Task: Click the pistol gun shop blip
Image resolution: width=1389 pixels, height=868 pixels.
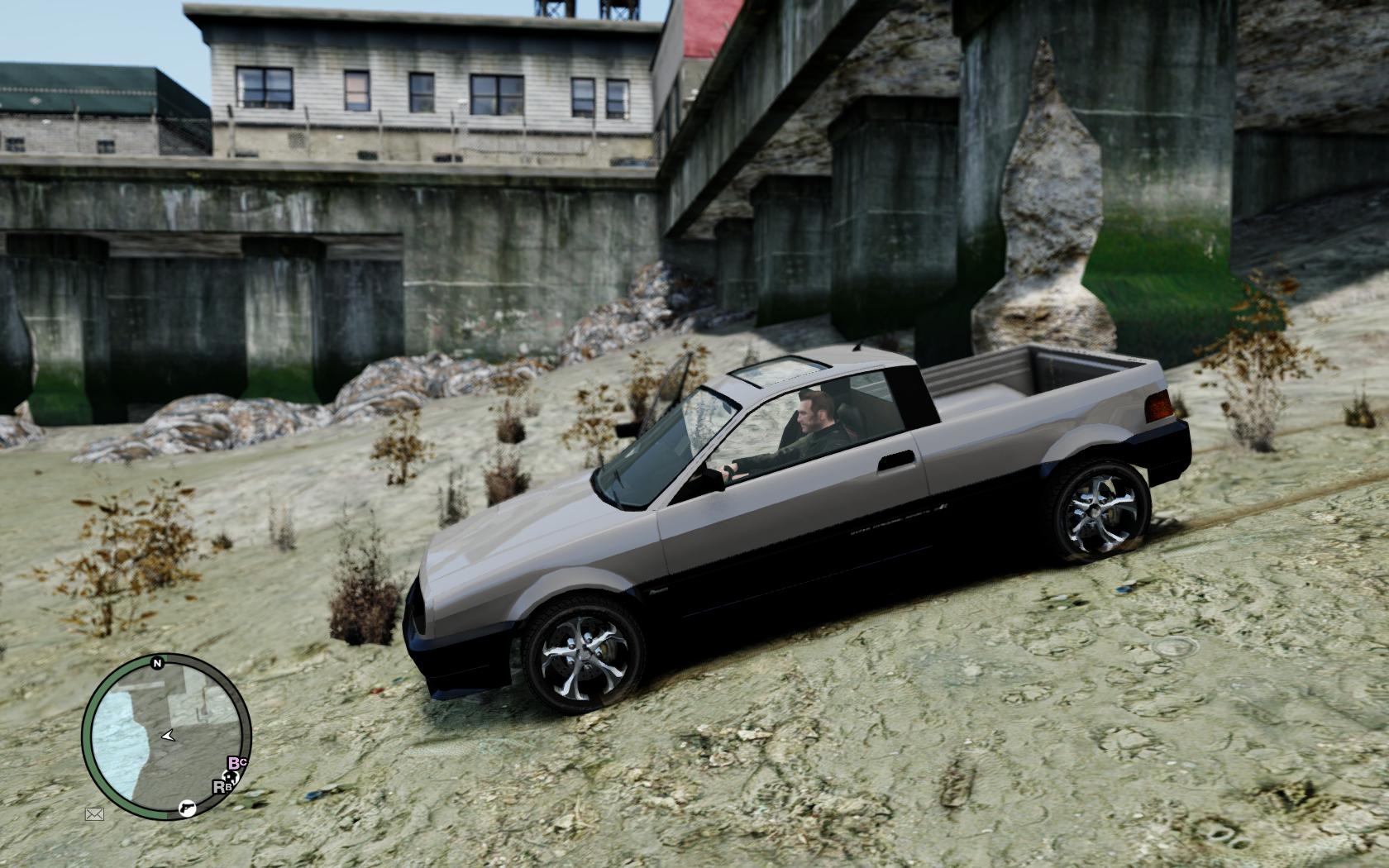Action: (188, 806)
